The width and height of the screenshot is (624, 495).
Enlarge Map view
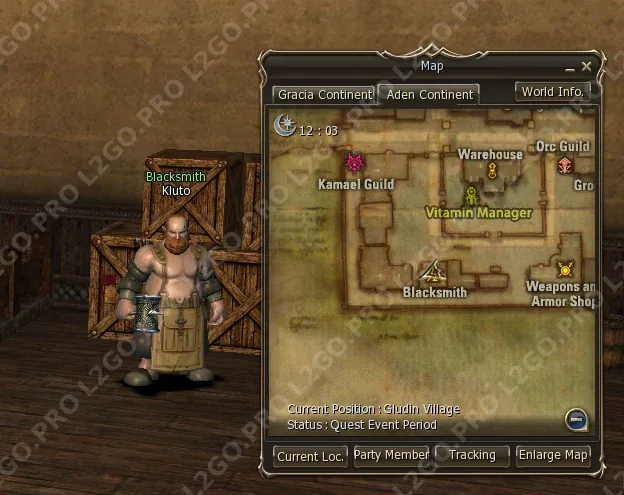(x=553, y=455)
